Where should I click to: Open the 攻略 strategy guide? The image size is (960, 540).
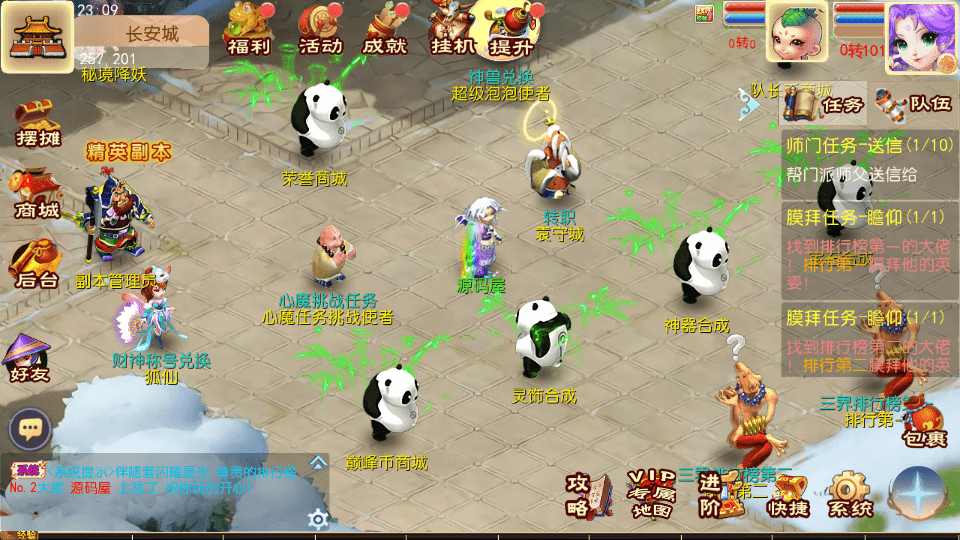coord(586,494)
